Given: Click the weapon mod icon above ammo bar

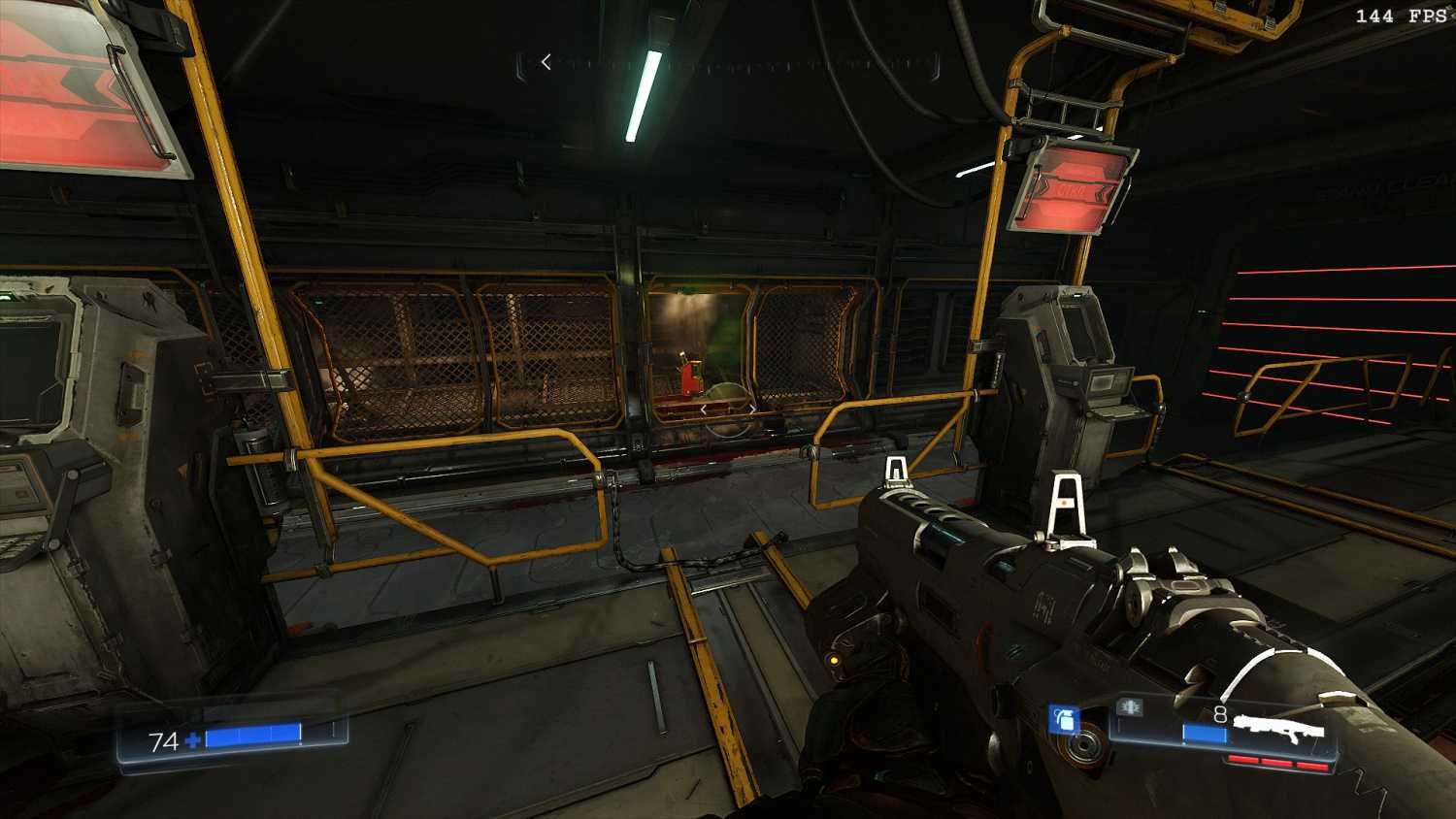Looking at the screenshot, I should [1129, 707].
